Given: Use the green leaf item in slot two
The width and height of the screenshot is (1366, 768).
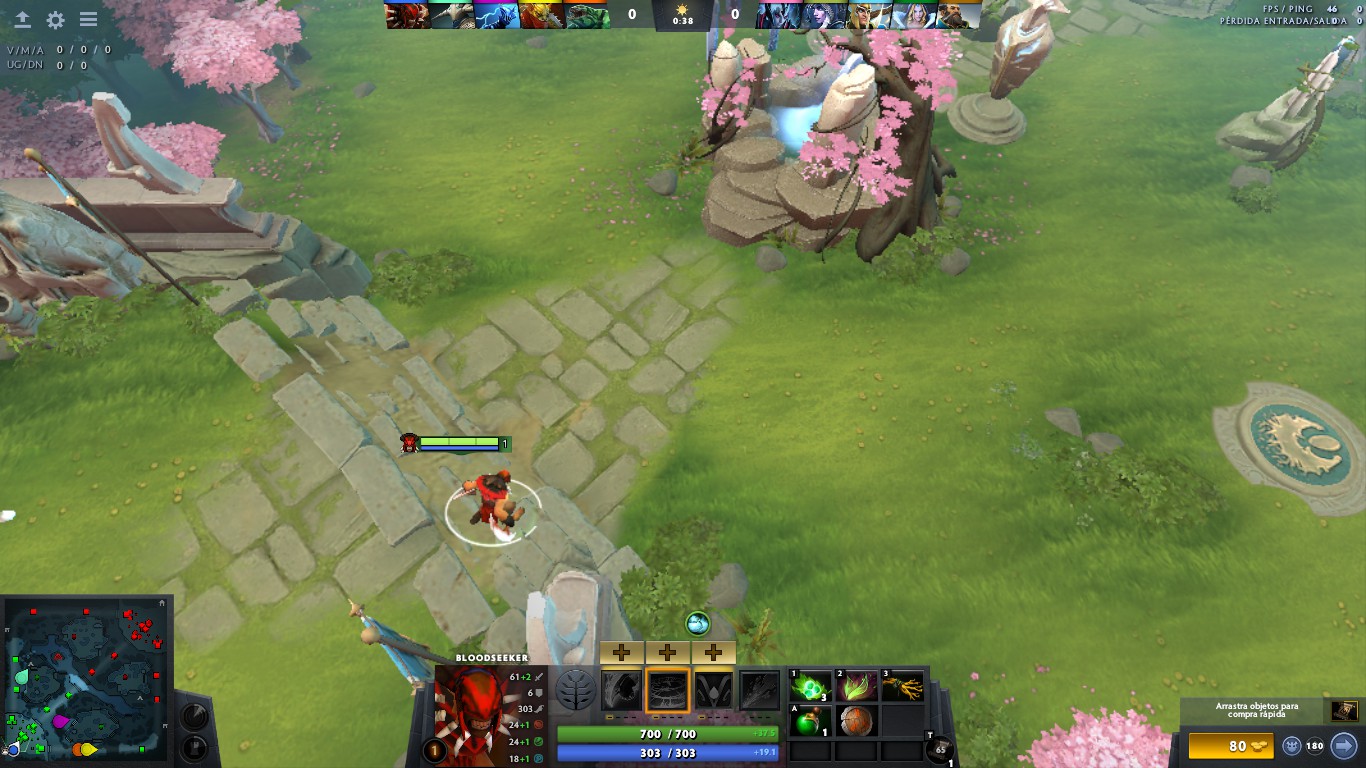Looking at the screenshot, I should [856, 686].
